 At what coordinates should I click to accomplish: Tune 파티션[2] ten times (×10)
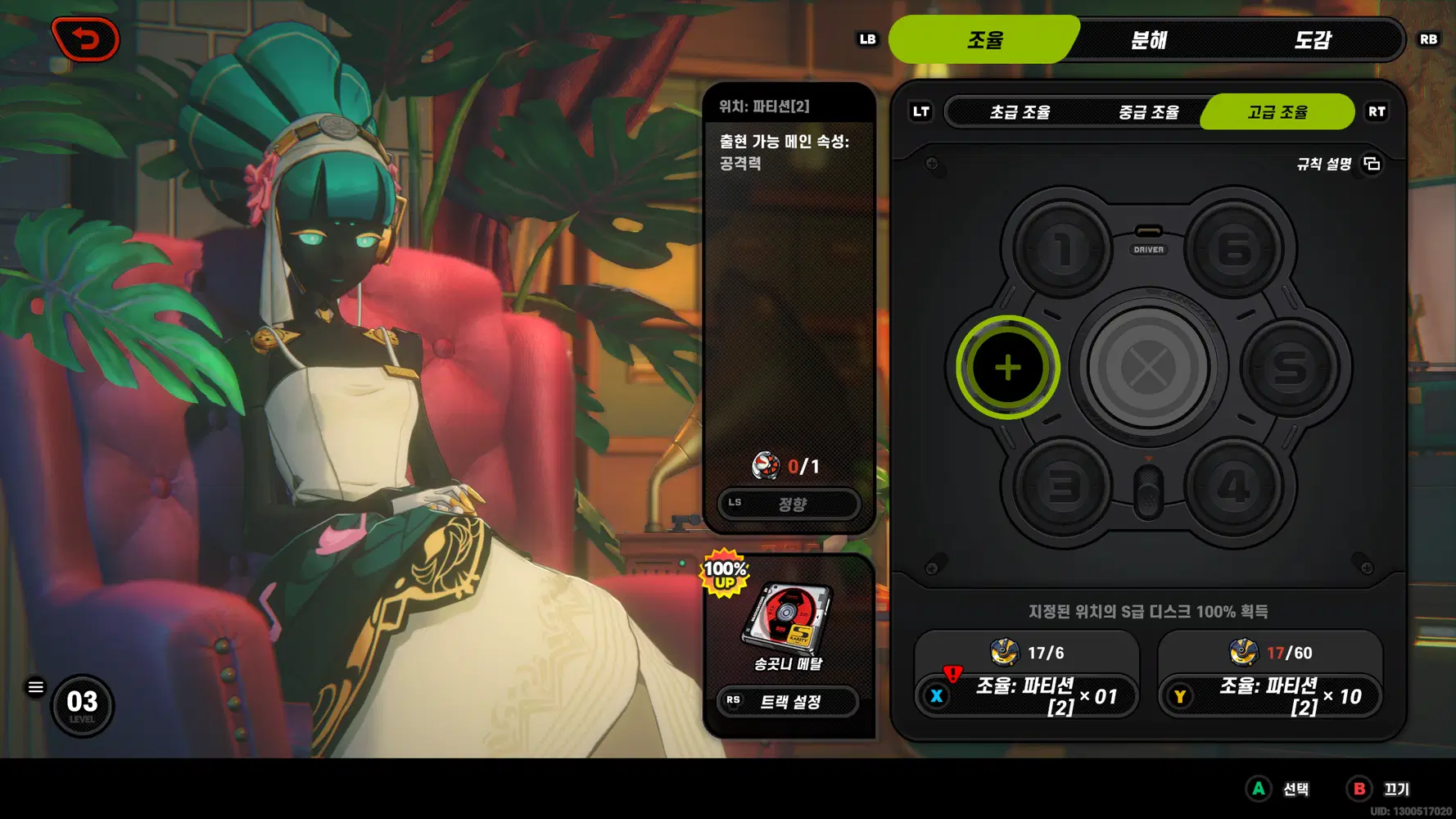(x=1269, y=696)
